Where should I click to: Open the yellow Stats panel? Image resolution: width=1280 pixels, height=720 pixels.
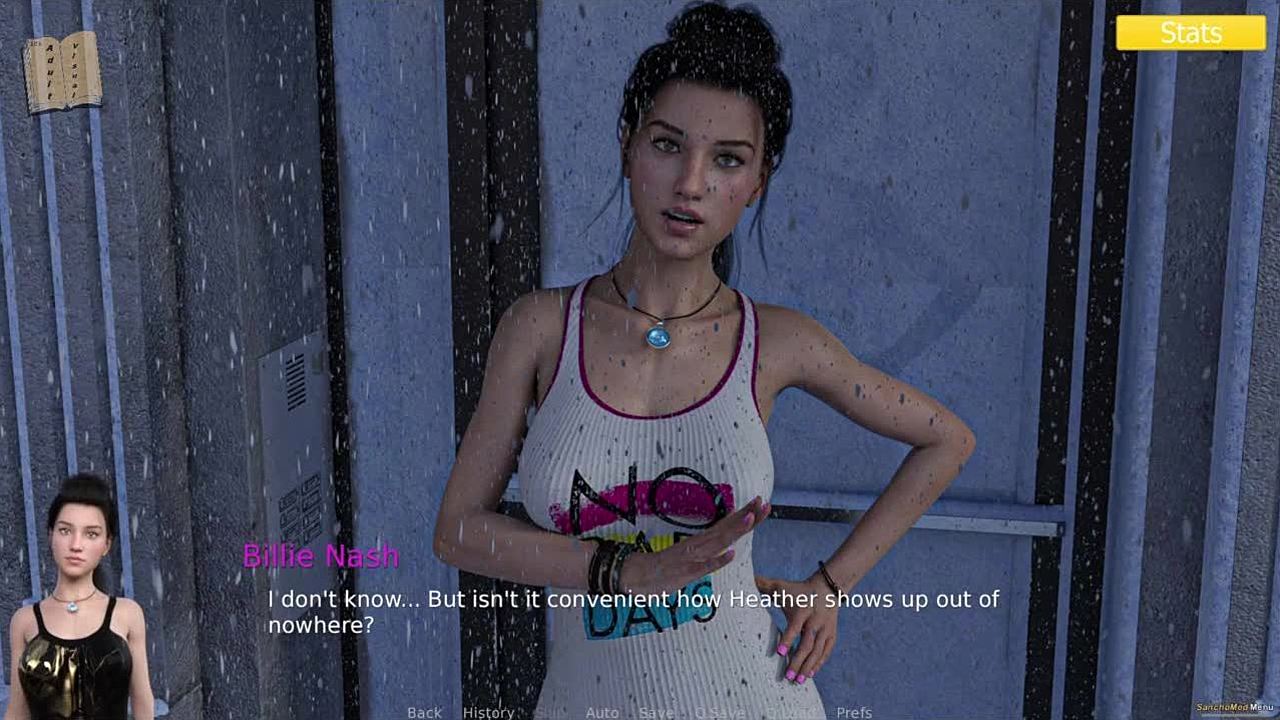[x=1190, y=33]
